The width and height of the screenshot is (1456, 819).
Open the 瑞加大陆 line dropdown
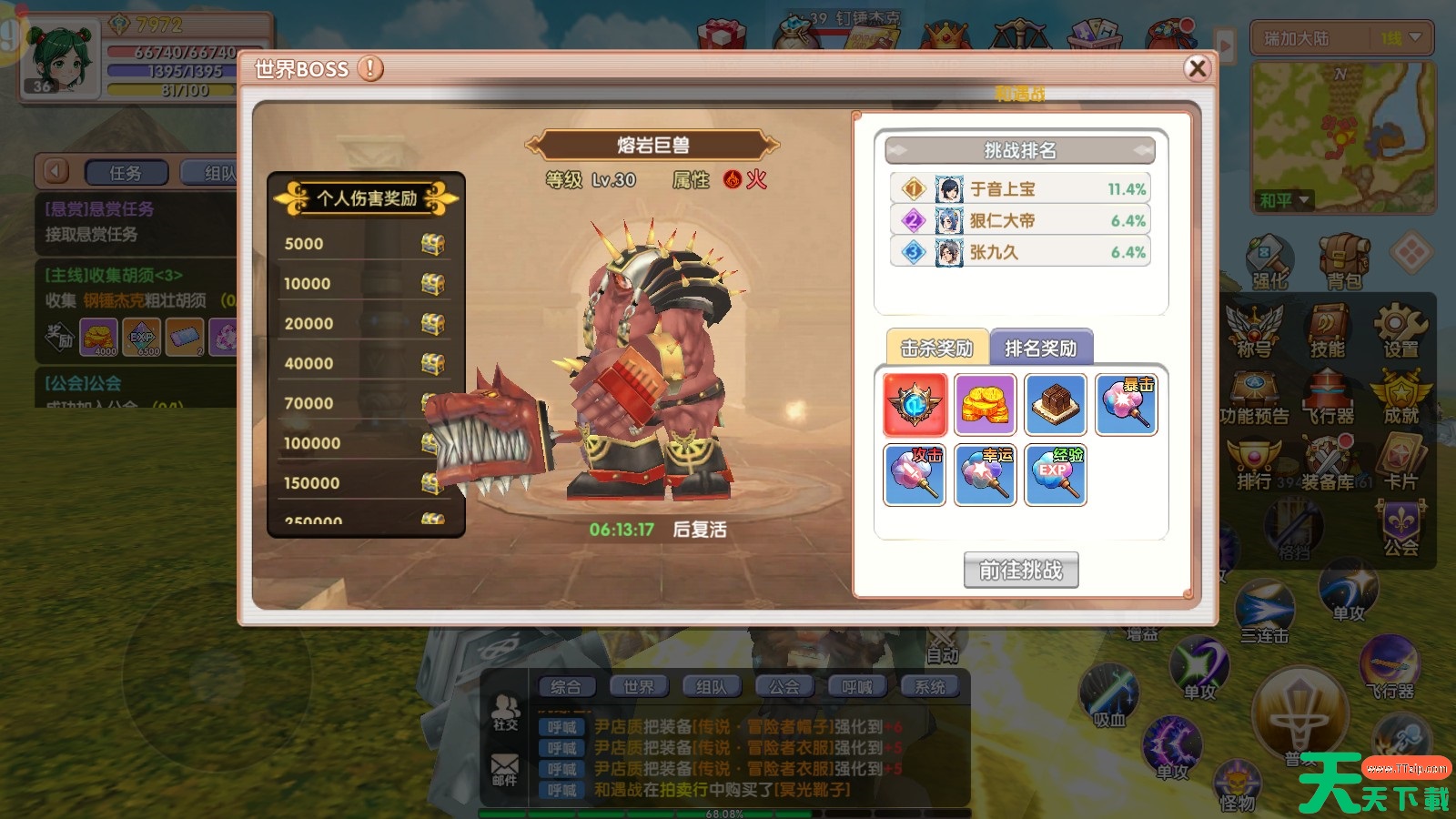(1342, 39)
